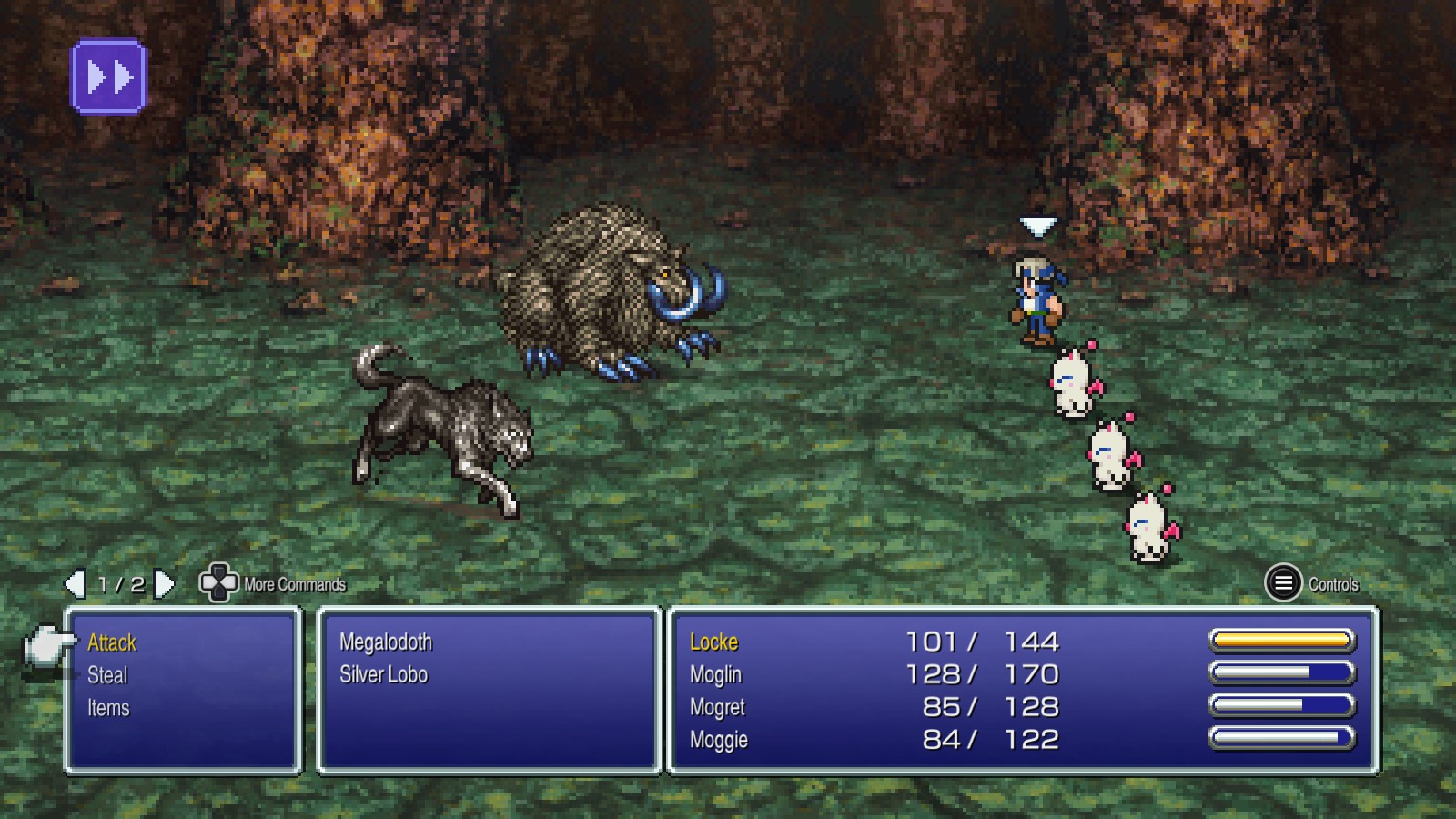Select Moglin in the party list
This screenshot has height=819, width=1456.
pyautogui.click(x=716, y=675)
